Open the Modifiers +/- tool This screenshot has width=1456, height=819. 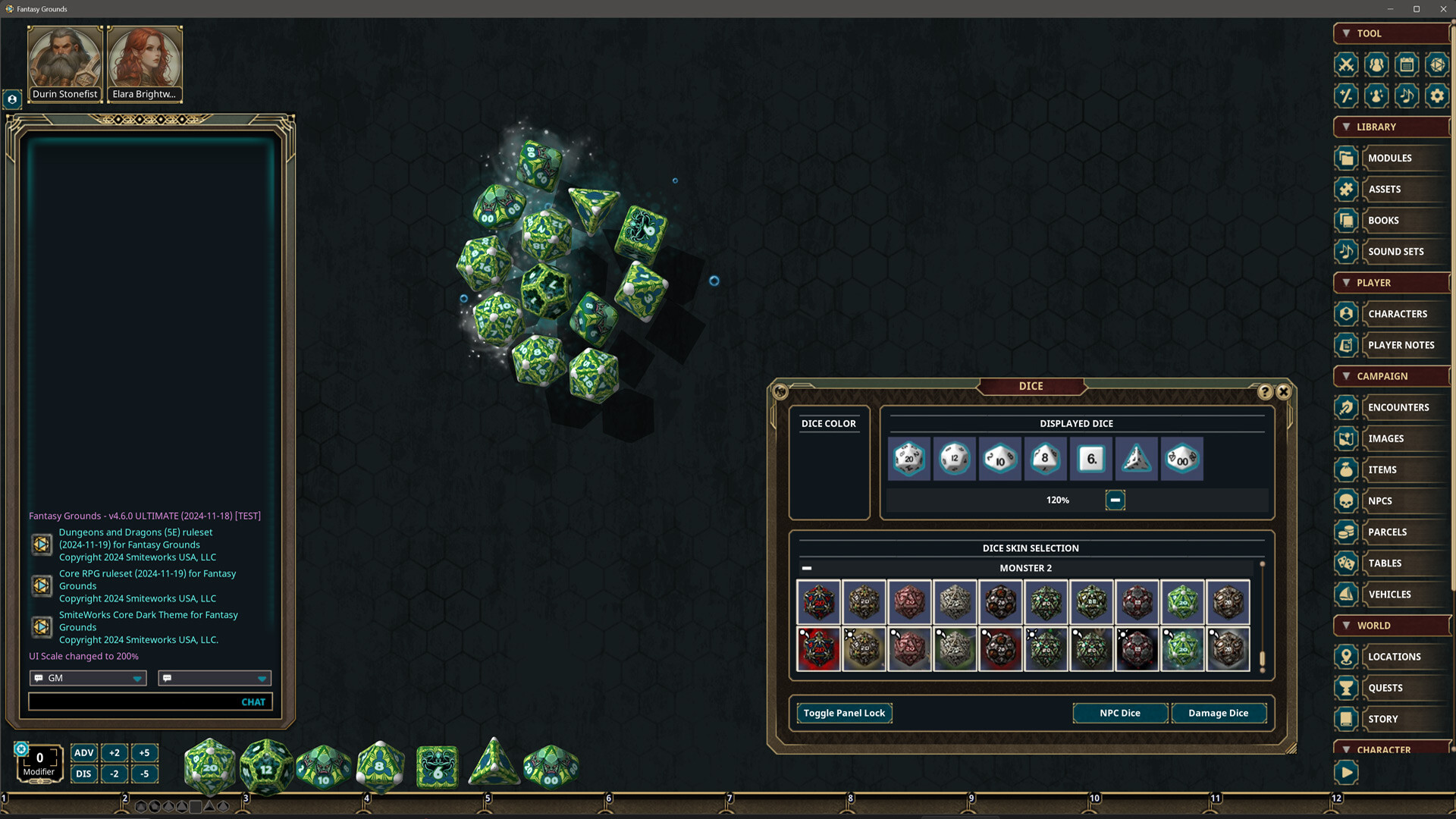[x=1346, y=96]
